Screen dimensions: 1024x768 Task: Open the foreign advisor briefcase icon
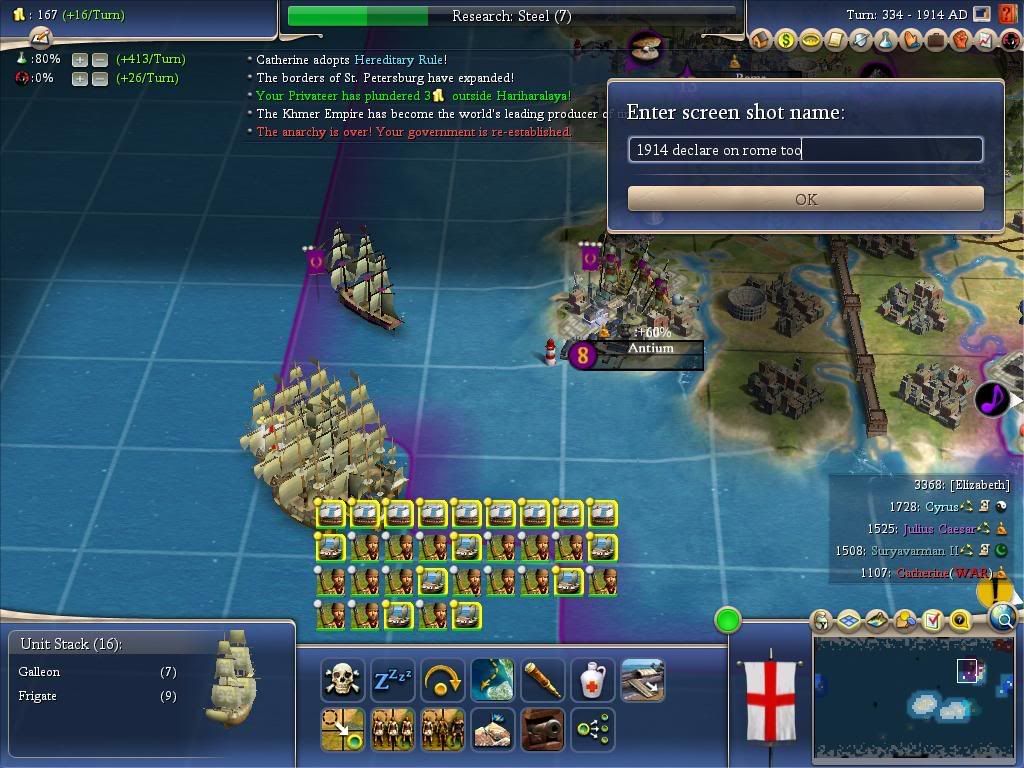[935, 41]
